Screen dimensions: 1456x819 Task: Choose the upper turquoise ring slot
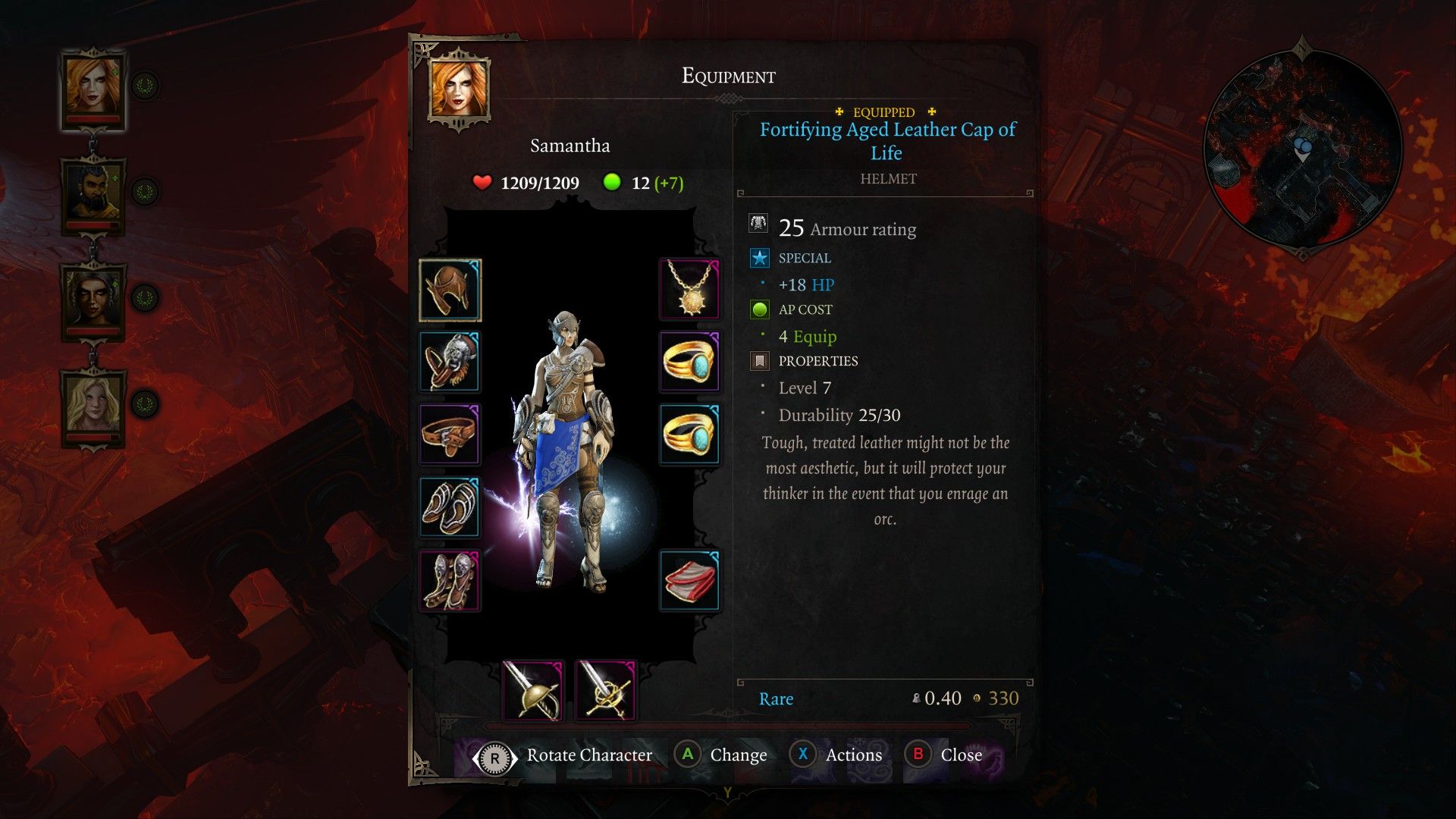click(x=689, y=362)
